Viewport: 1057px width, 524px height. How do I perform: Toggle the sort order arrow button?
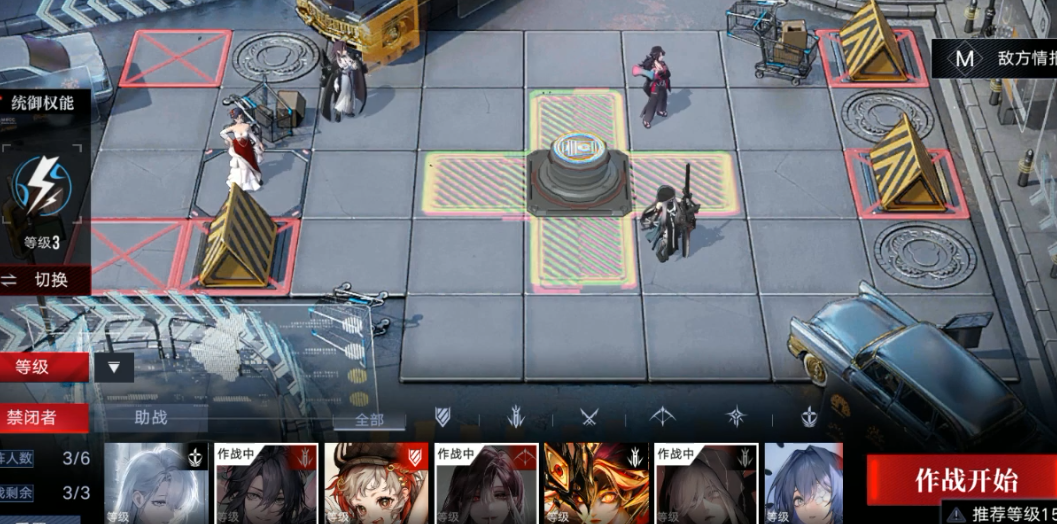pos(114,367)
